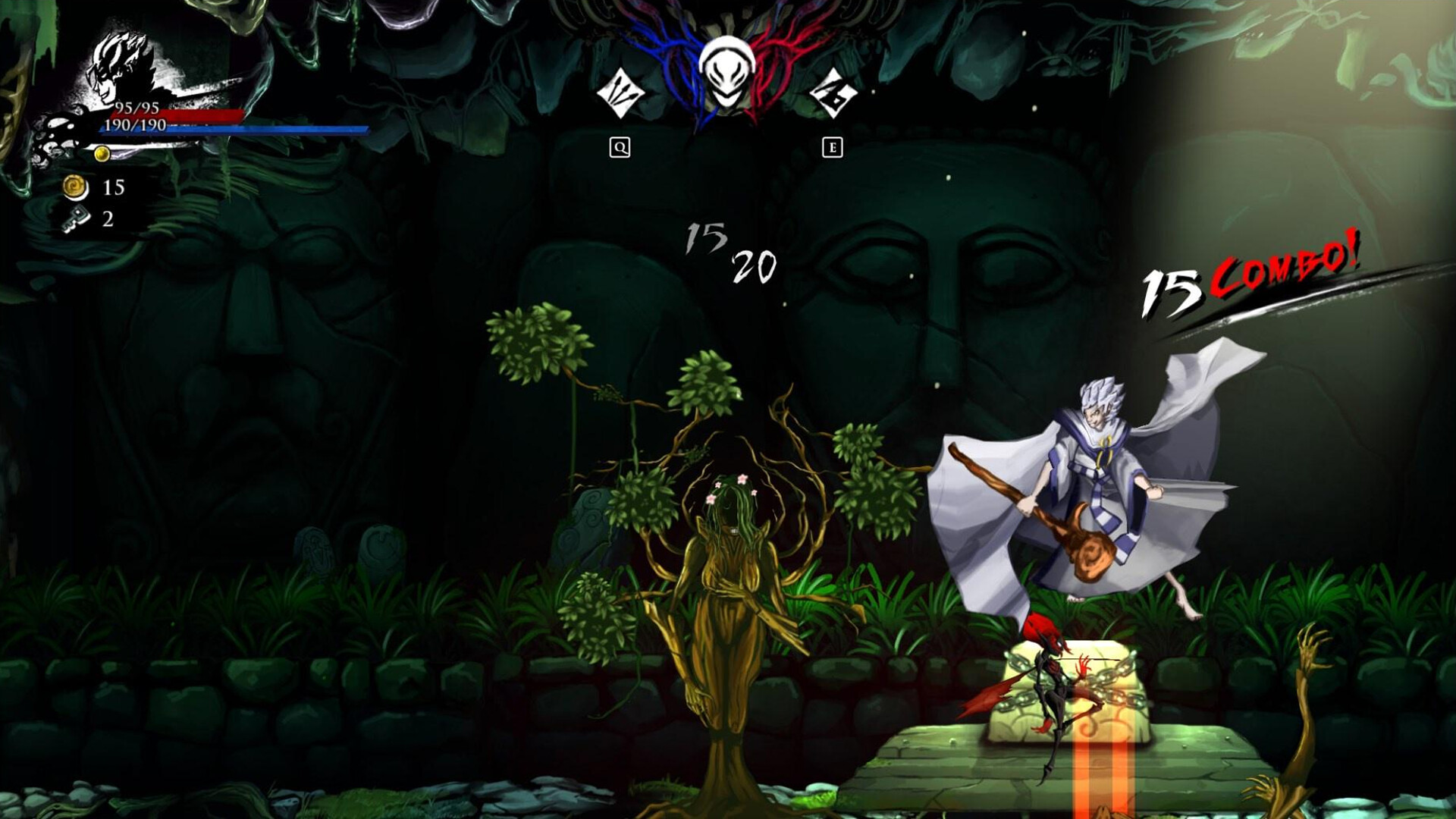This screenshot has height=819, width=1456.
Task: Click the Q keybind box below the left skill
Action: (619, 145)
